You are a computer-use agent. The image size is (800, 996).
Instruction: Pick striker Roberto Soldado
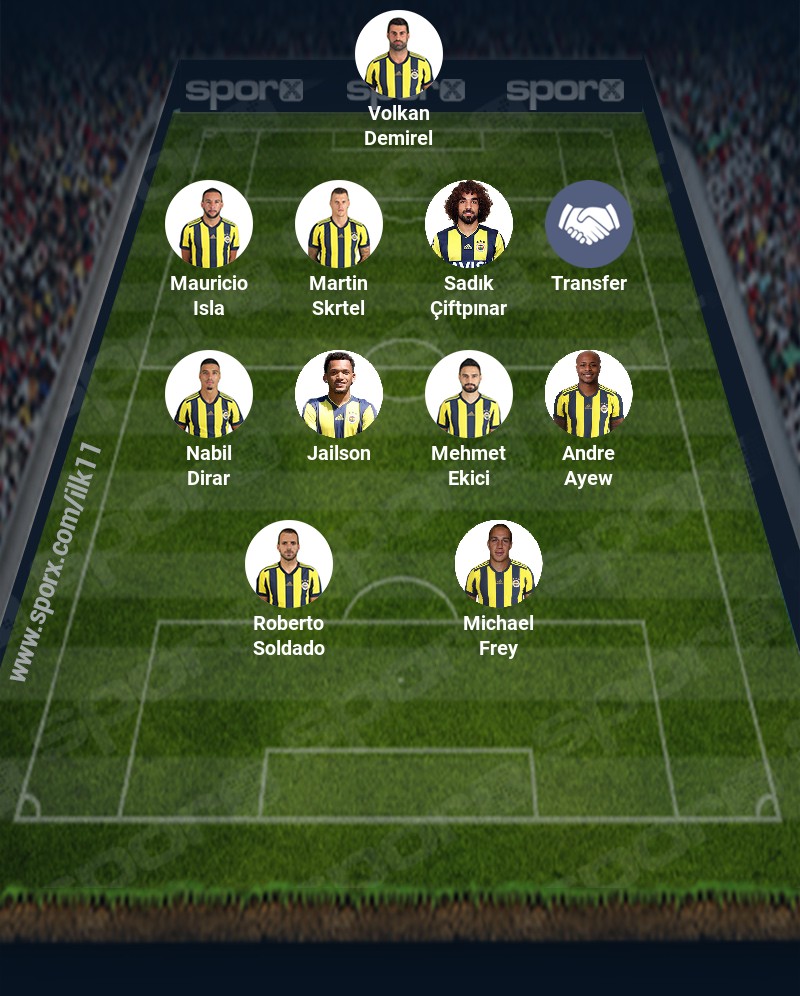click(288, 565)
